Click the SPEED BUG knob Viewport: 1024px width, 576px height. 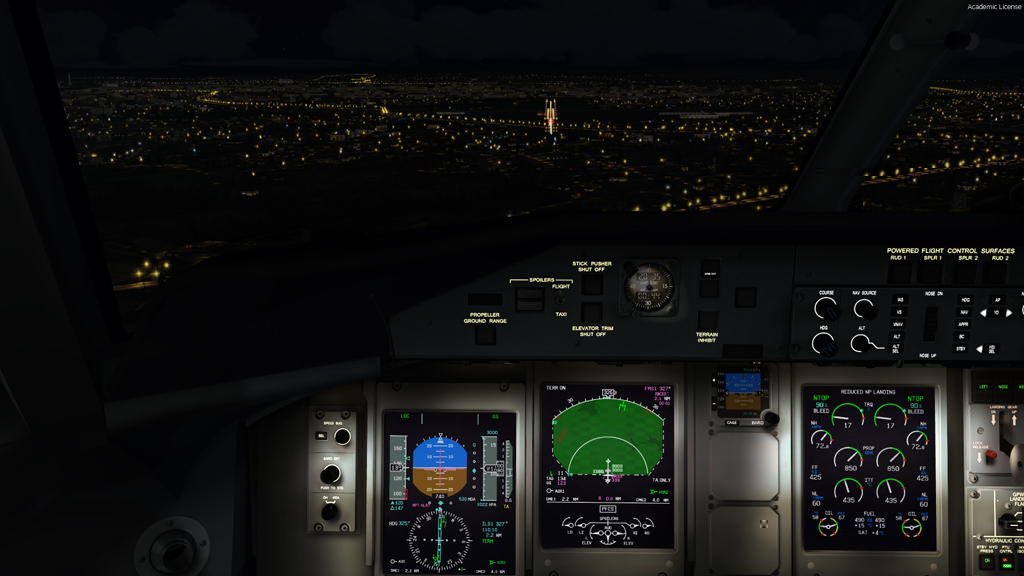coord(342,437)
